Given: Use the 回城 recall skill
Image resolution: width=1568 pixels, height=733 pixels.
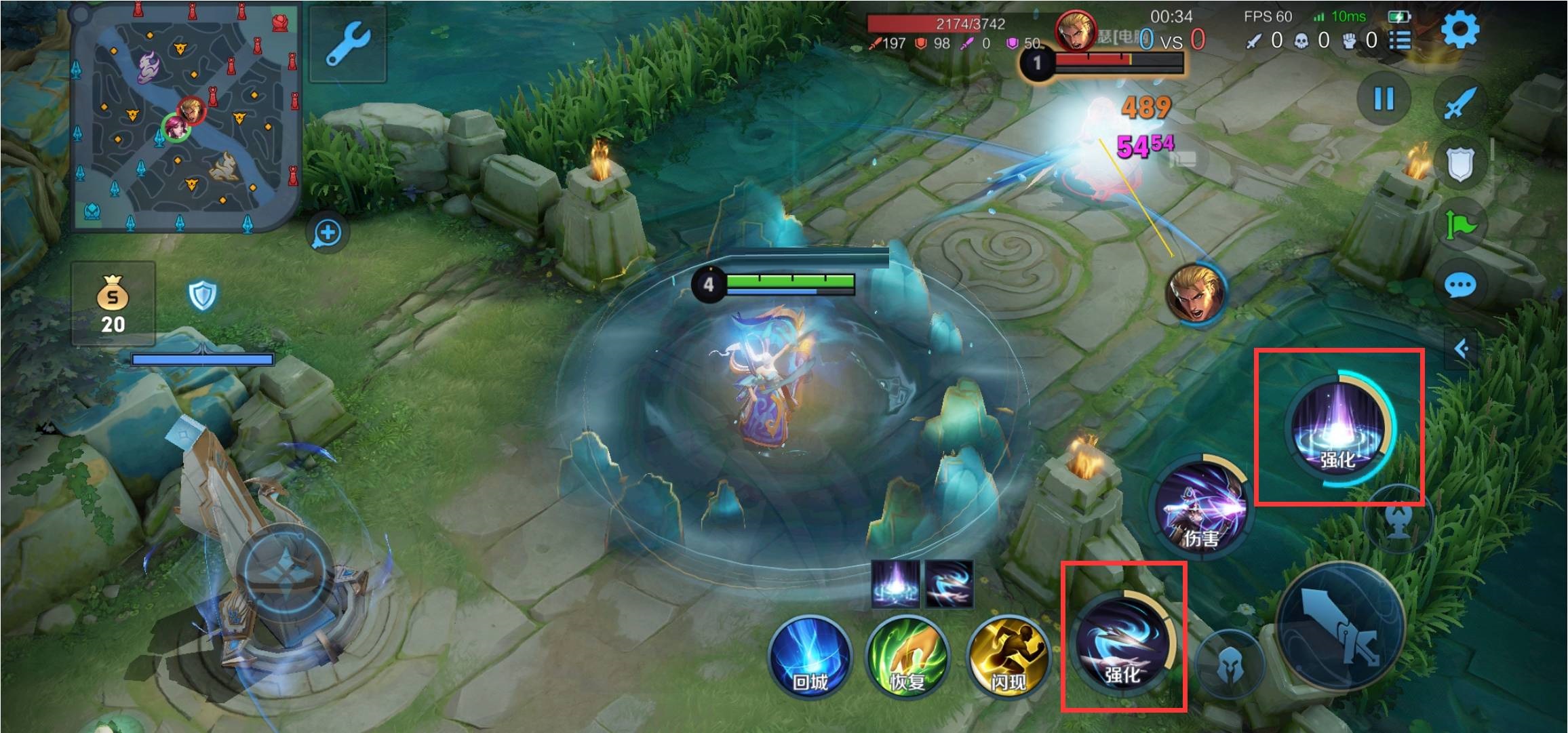Looking at the screenshot, I should [x=810, y=656].
